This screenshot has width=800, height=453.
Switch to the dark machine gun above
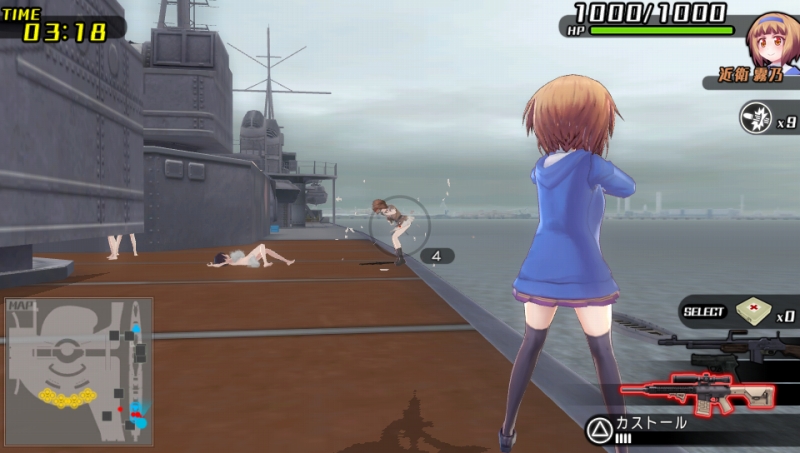coord(725,349)
